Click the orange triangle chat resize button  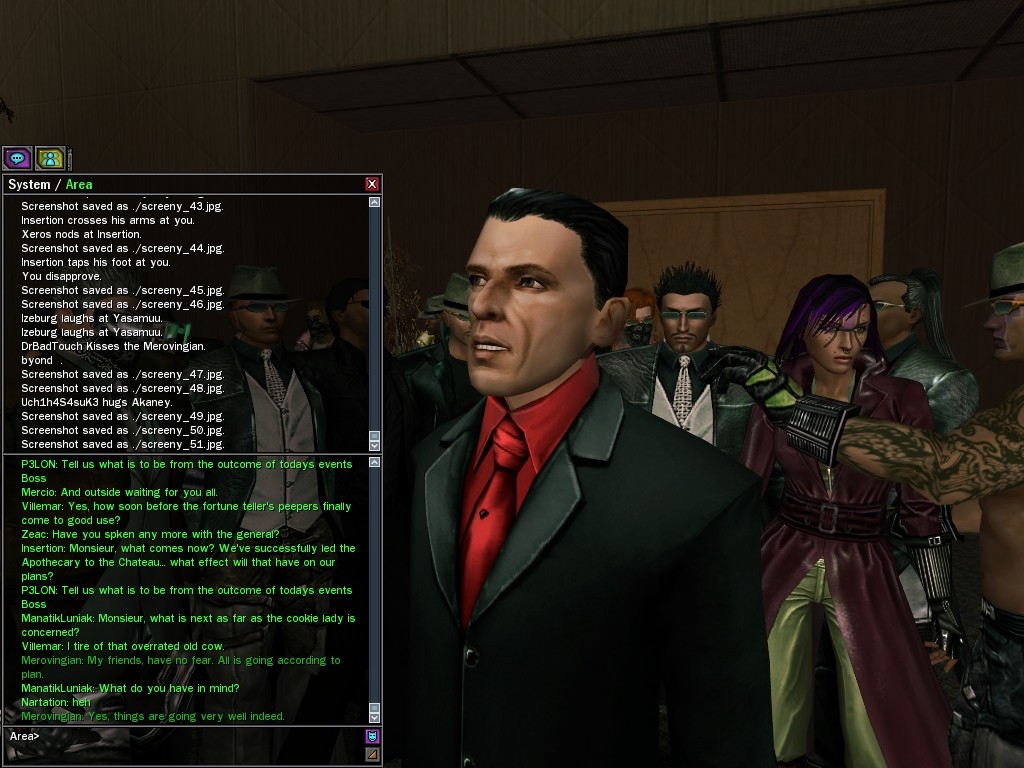pyautogui.click(x=373, y=754)
